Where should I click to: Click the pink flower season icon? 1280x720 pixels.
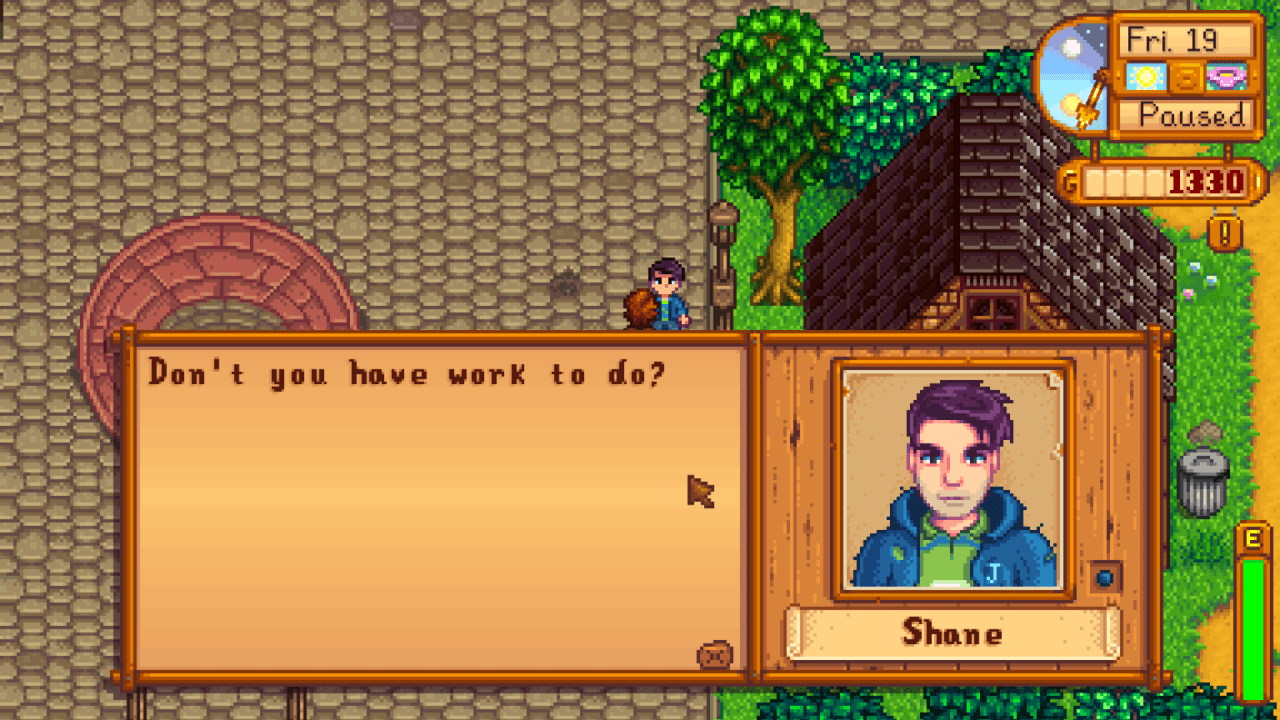point(1228,76)
